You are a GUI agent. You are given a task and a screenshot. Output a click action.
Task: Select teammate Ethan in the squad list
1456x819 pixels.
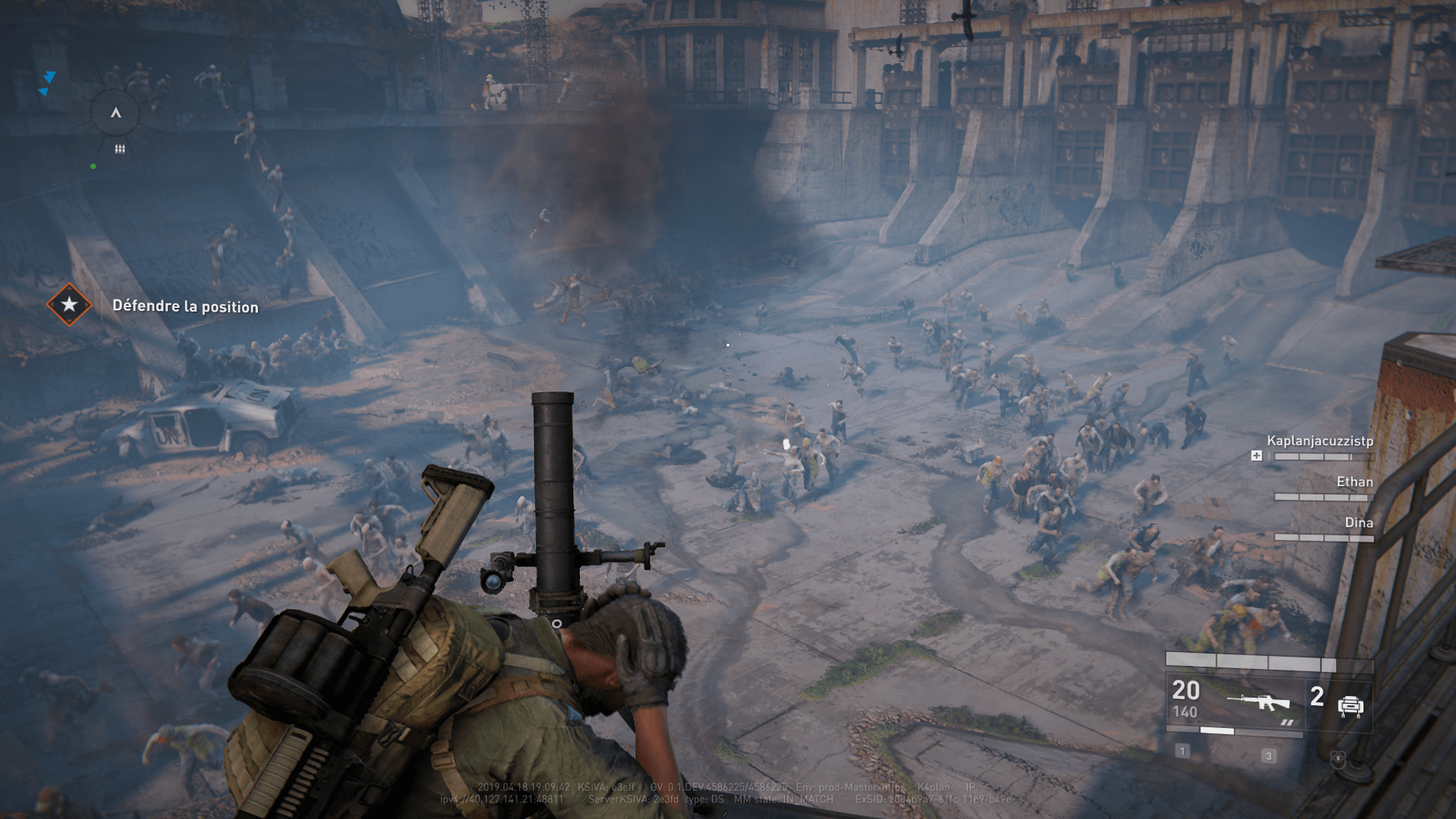[1354, 482]
